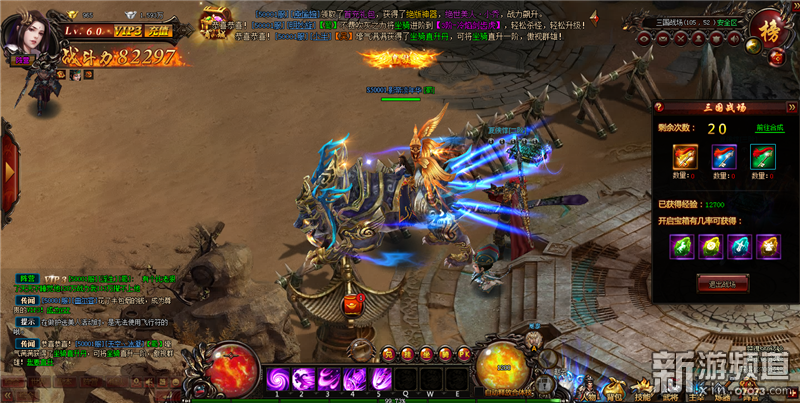The width and height of the screenshot is (800, 403).
Task: Select the green-framed token item
Action: [761, 157]
